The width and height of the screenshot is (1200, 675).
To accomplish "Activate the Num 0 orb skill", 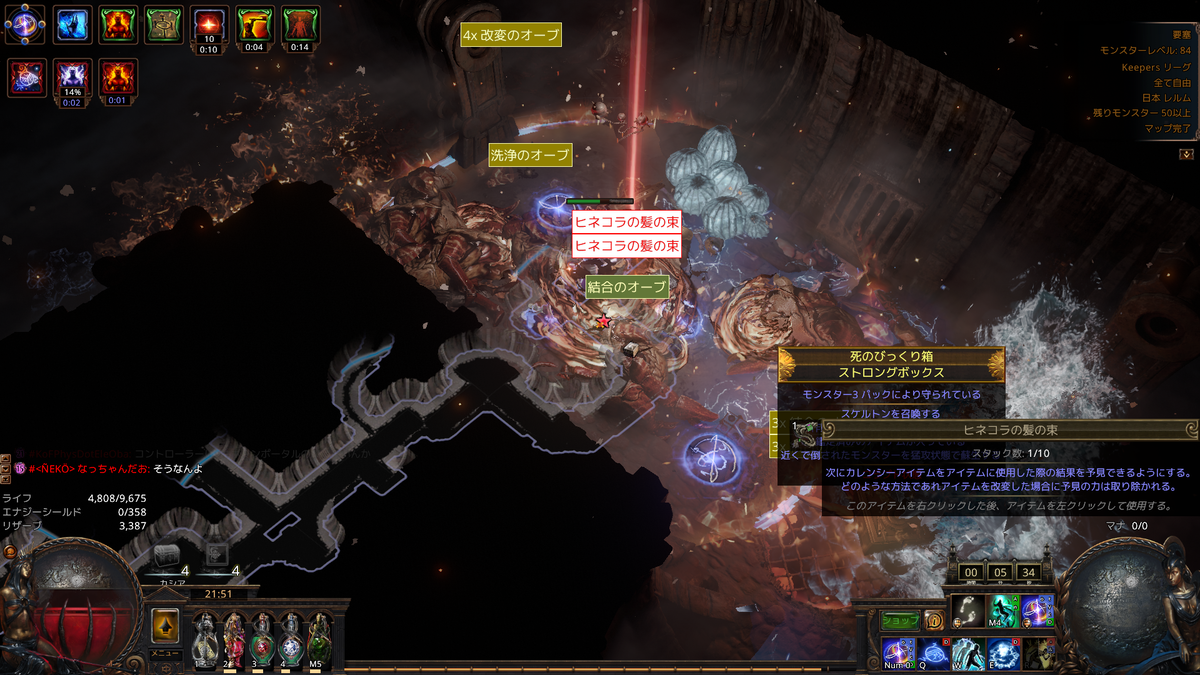I will pos(898,653).
